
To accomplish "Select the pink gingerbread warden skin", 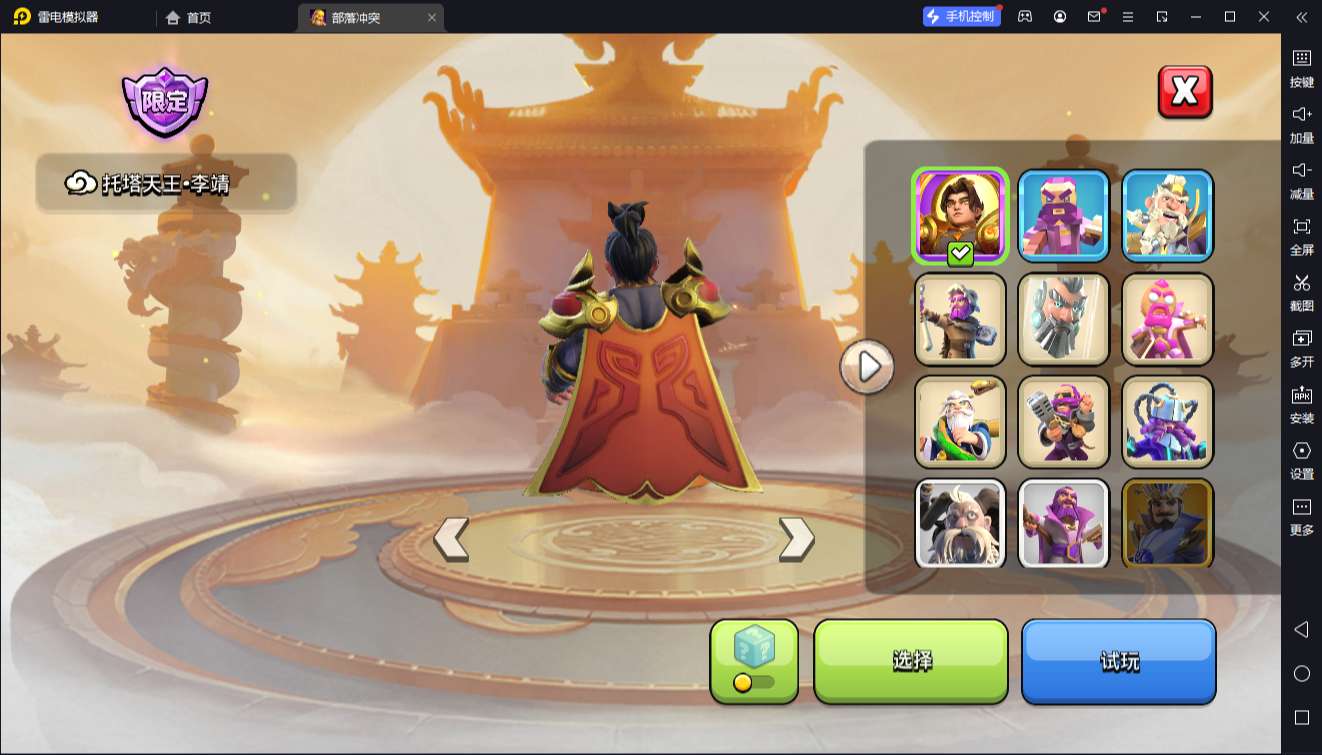I will point(1167,319).
